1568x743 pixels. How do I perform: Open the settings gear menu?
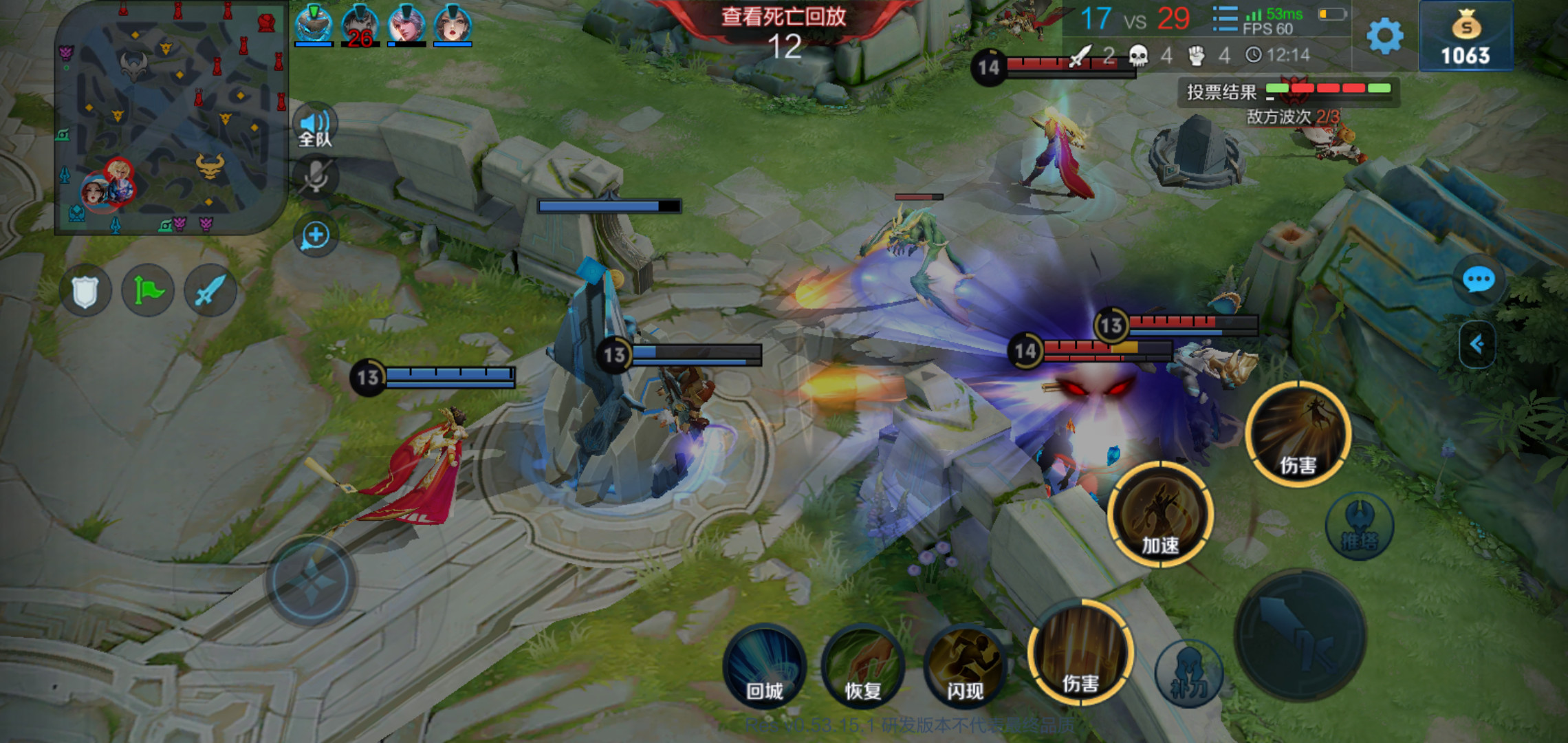1384,36
